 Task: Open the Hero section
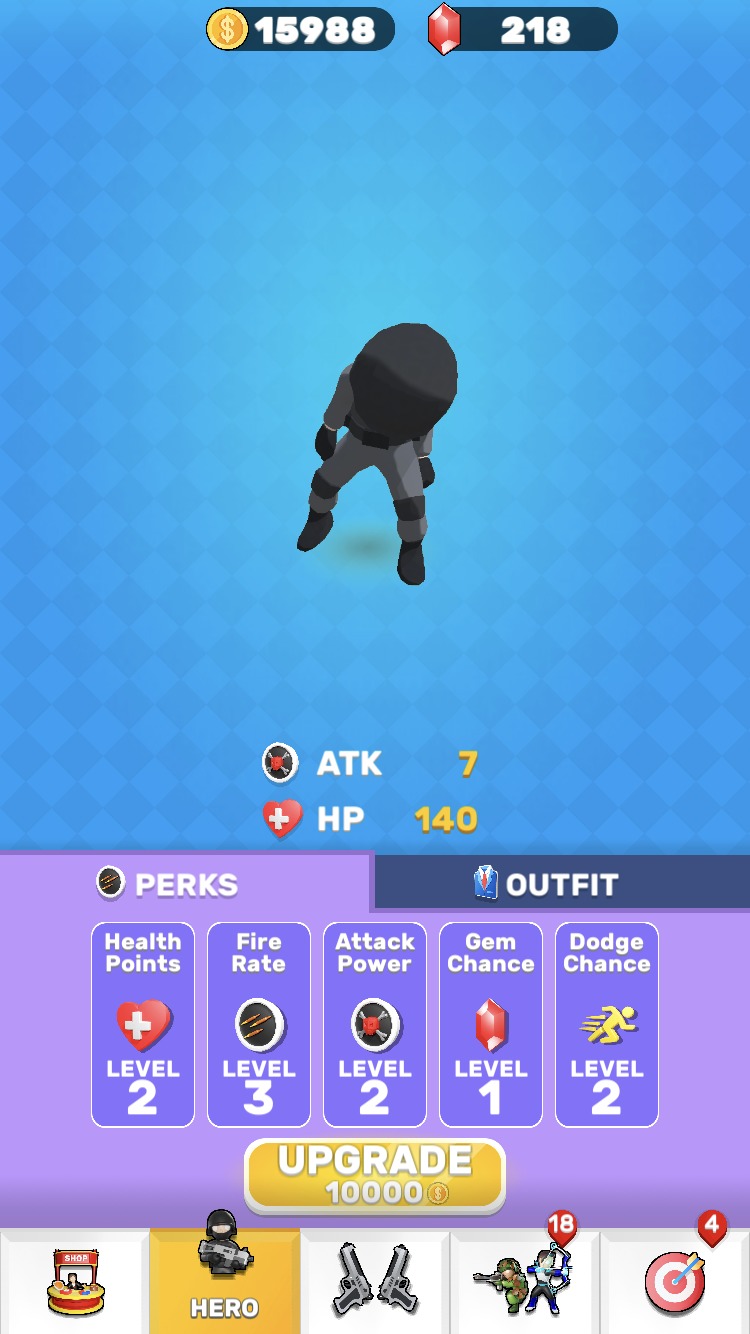(x=225, y=1280)
